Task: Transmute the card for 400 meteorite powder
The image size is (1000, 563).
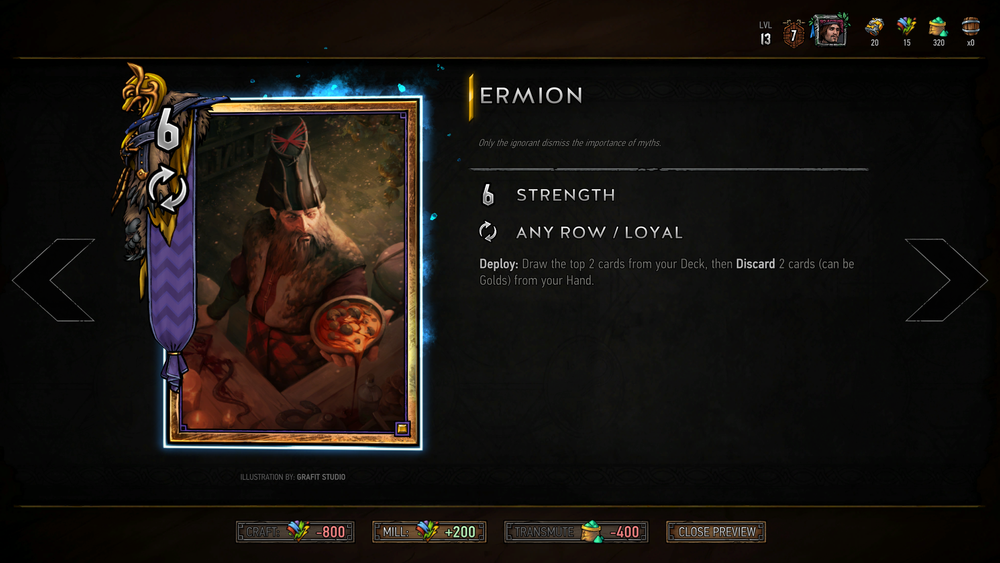Action: click(576, 532)
